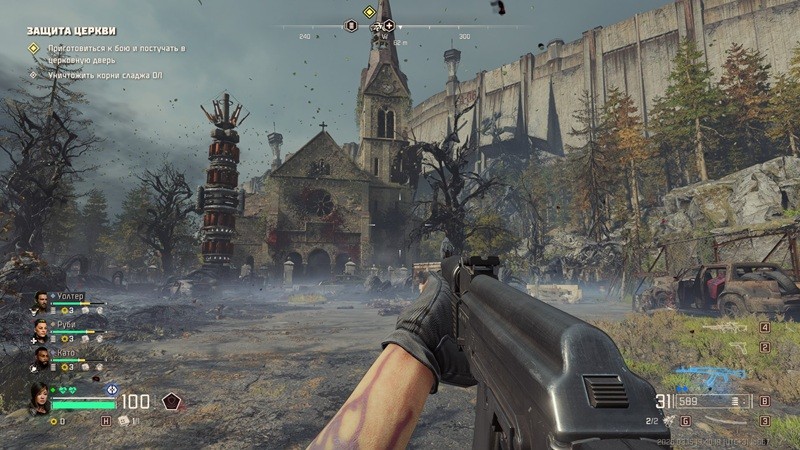Select teammate Като's portrait
This screenshot has width=800, height=450.
point(41,356)
